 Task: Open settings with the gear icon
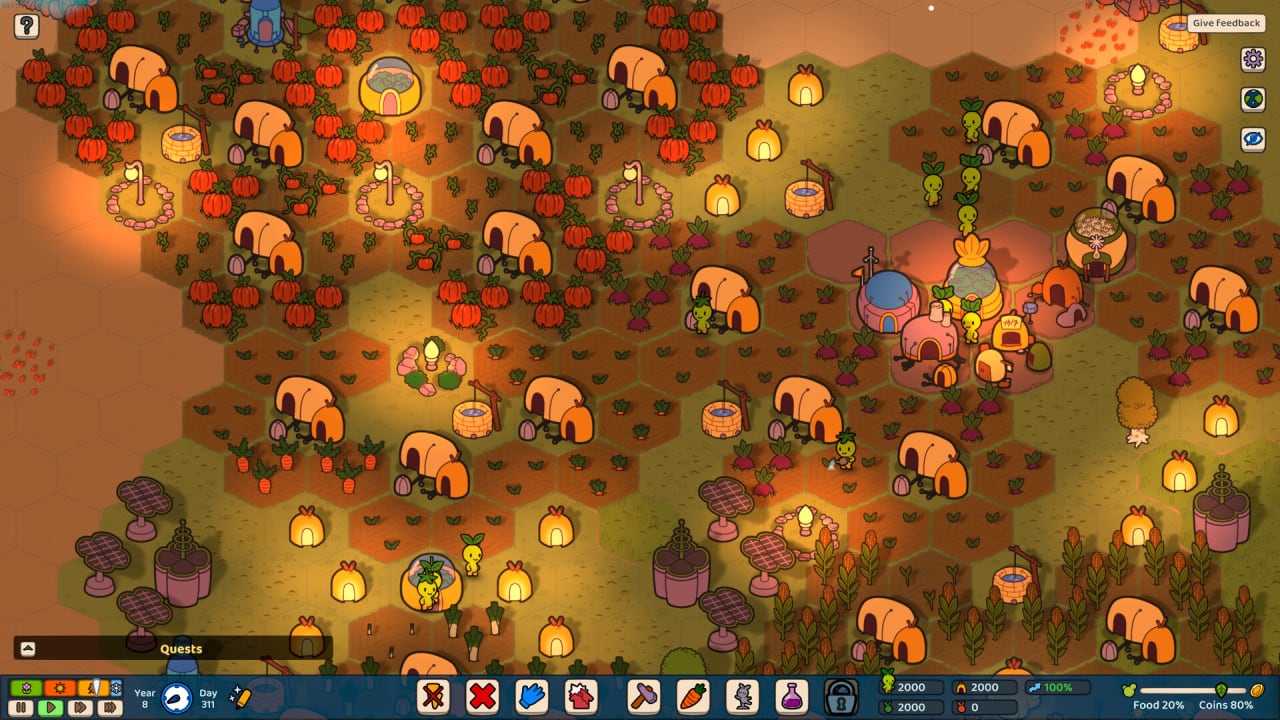(1253, 59)
